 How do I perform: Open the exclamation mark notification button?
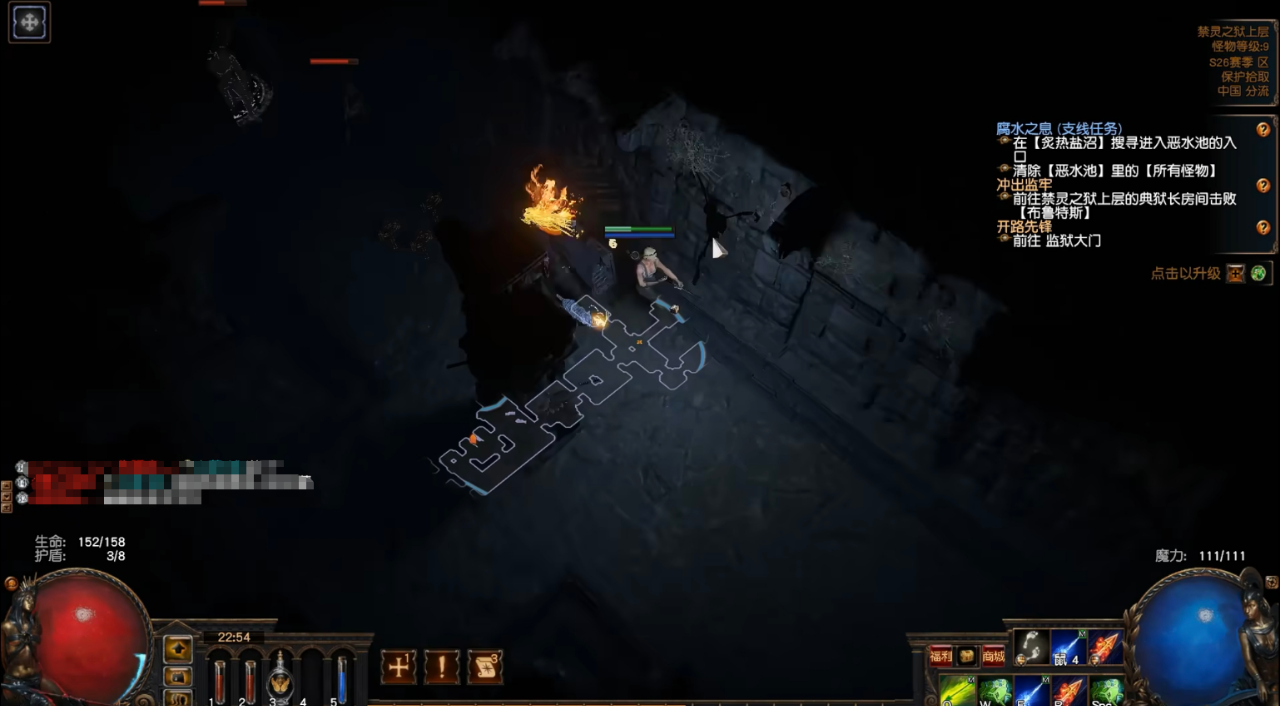tap(442, 667)
